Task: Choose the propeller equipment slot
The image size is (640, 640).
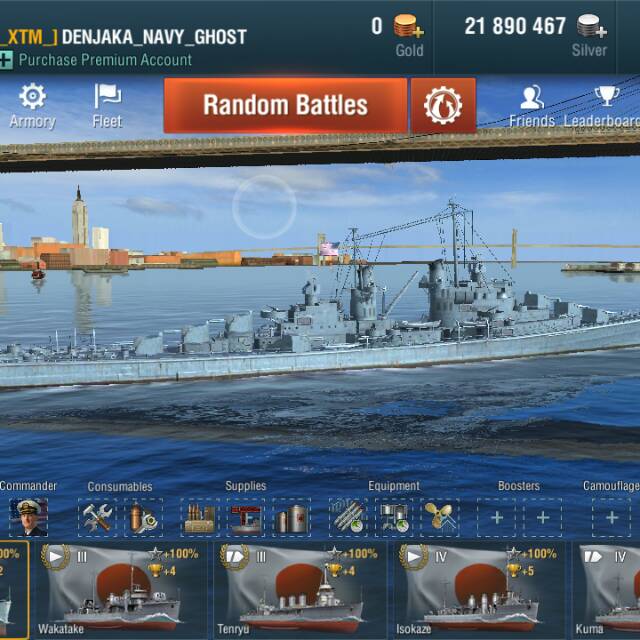Action: coord(439,517)
